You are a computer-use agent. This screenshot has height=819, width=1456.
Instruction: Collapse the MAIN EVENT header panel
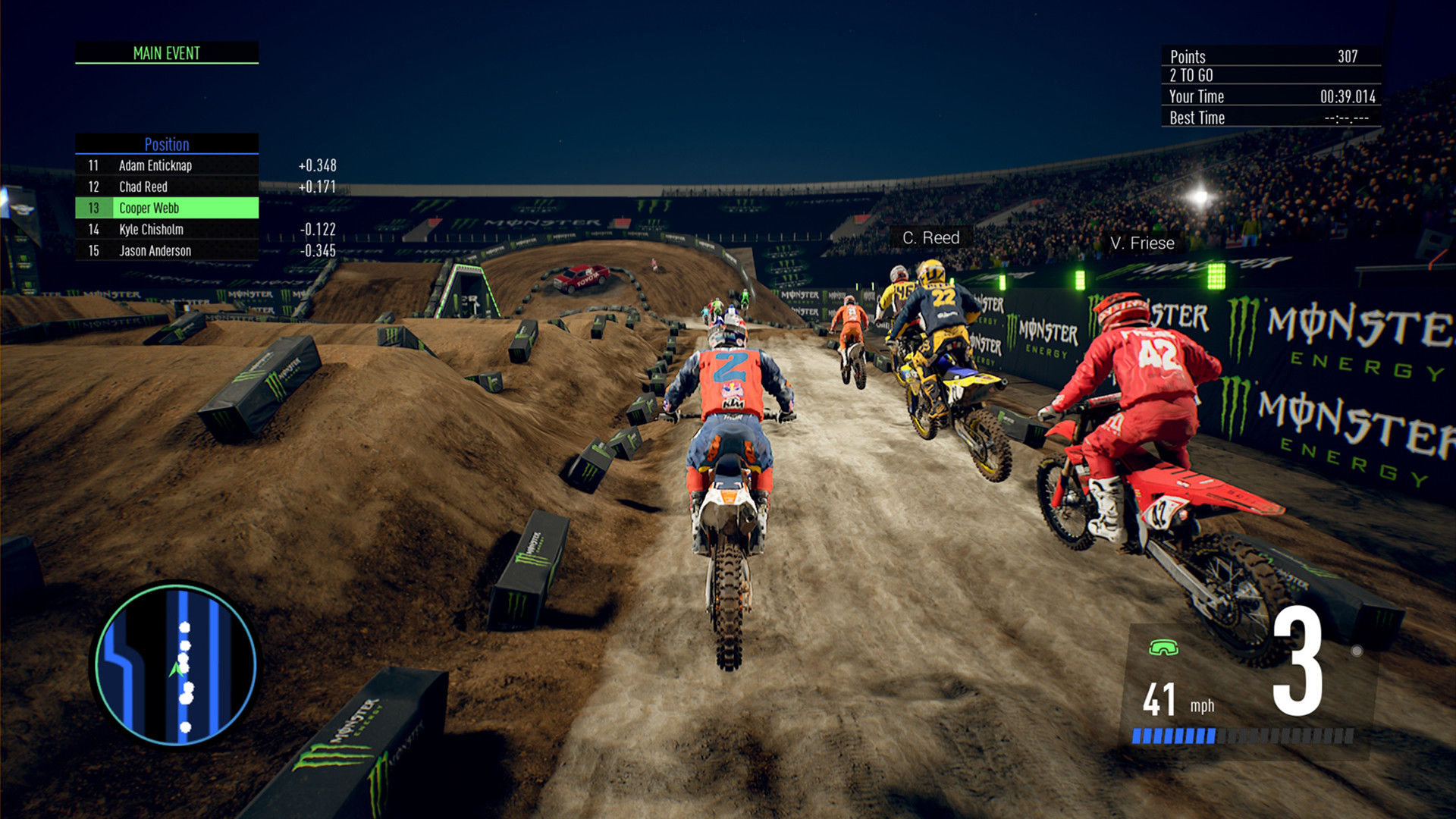(x=165, y=53)
